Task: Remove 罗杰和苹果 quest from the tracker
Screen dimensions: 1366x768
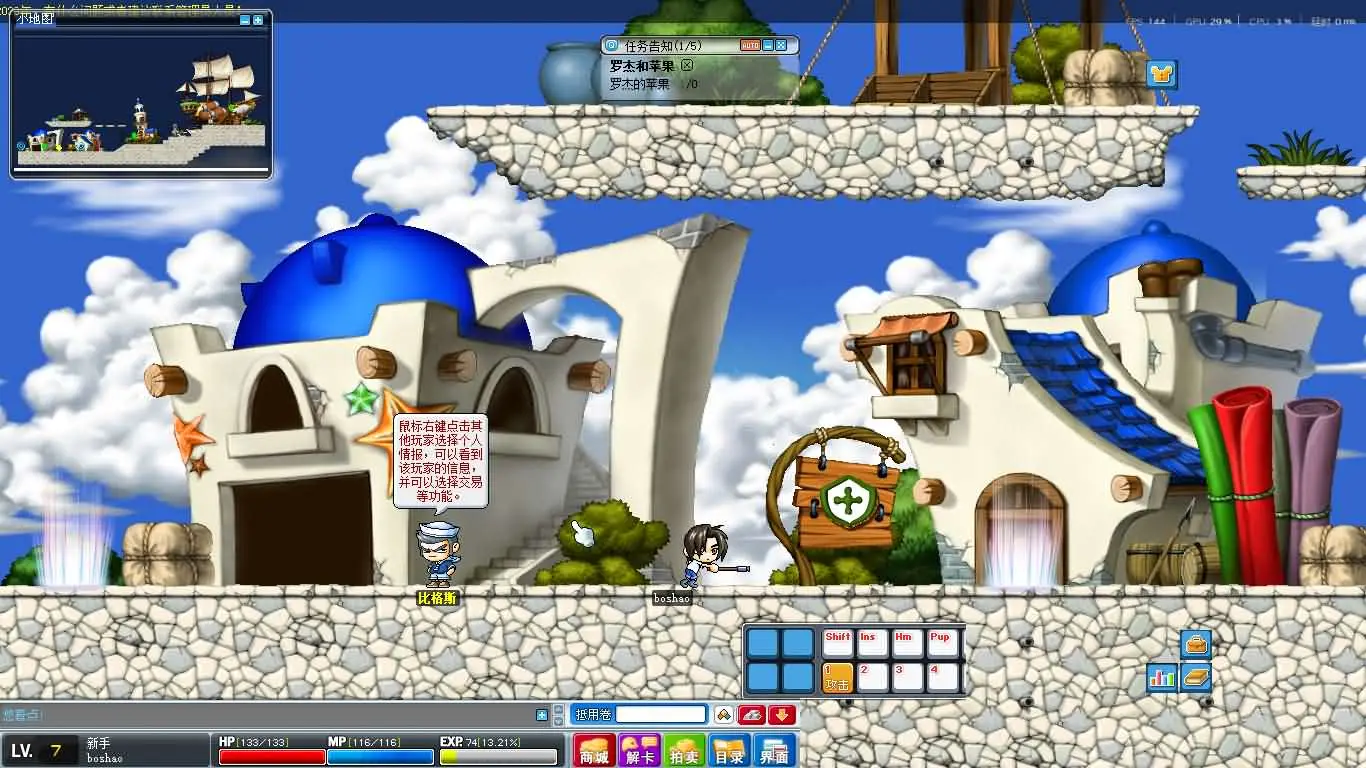Action: [687, 65]
